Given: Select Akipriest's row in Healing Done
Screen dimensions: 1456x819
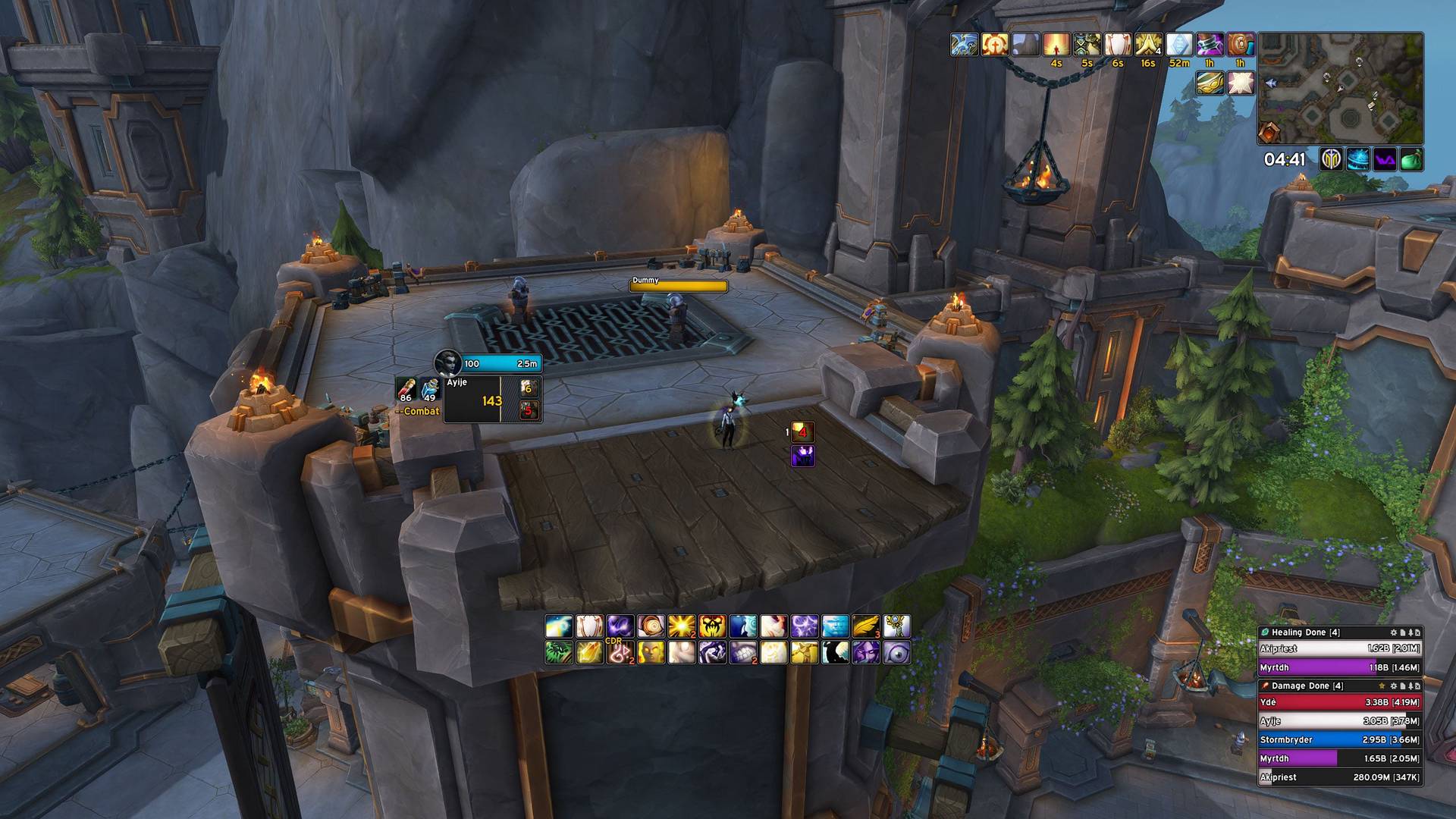Looking at the screenshot, I should pos(1339,648).
